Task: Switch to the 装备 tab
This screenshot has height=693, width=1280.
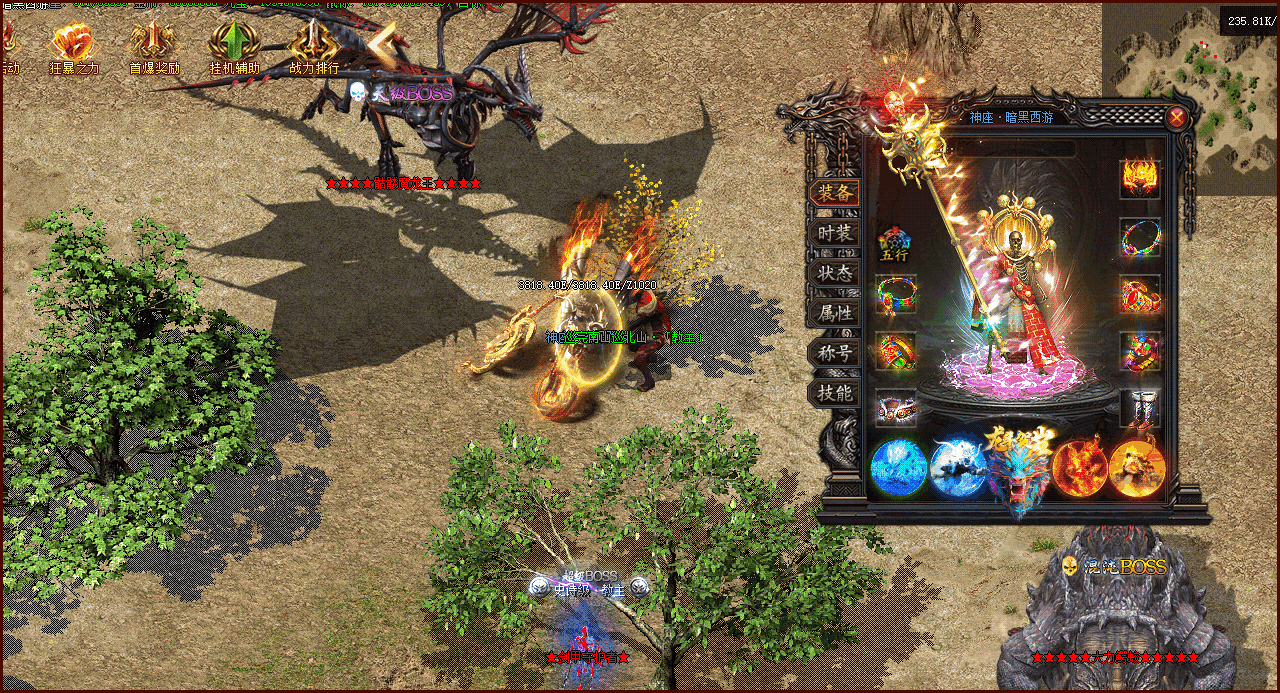Action: pyautogui.click(x=834, y=193)
